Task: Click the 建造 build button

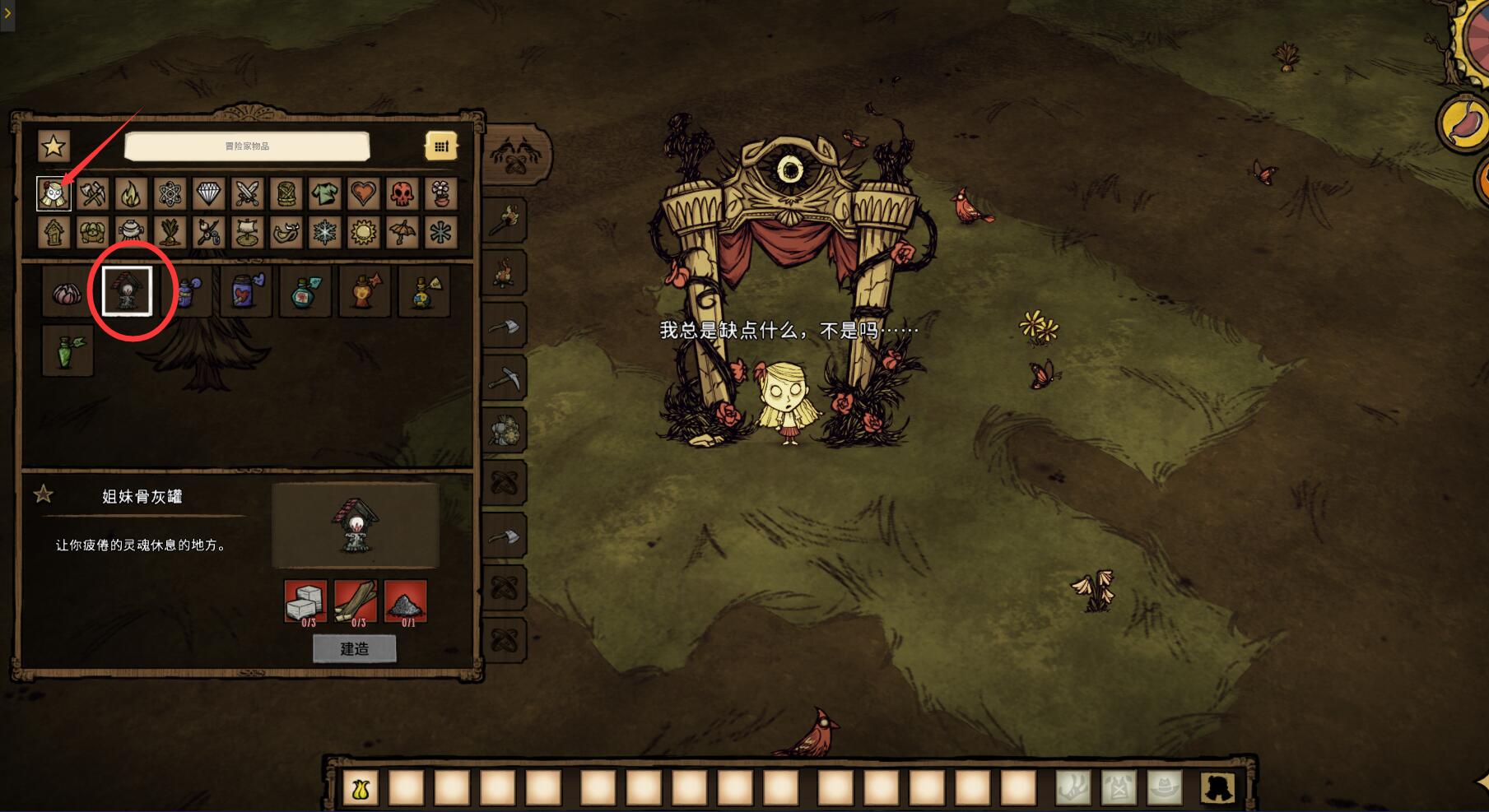Action: [355, 648]
